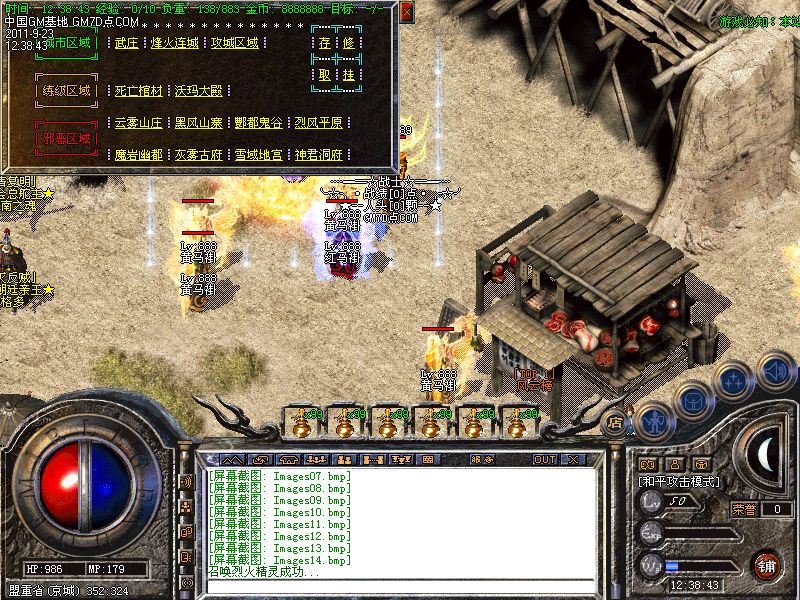Open the bag round button
This screenshot has height=600, width=800.
pyautogui.click(x=694, y=399)
